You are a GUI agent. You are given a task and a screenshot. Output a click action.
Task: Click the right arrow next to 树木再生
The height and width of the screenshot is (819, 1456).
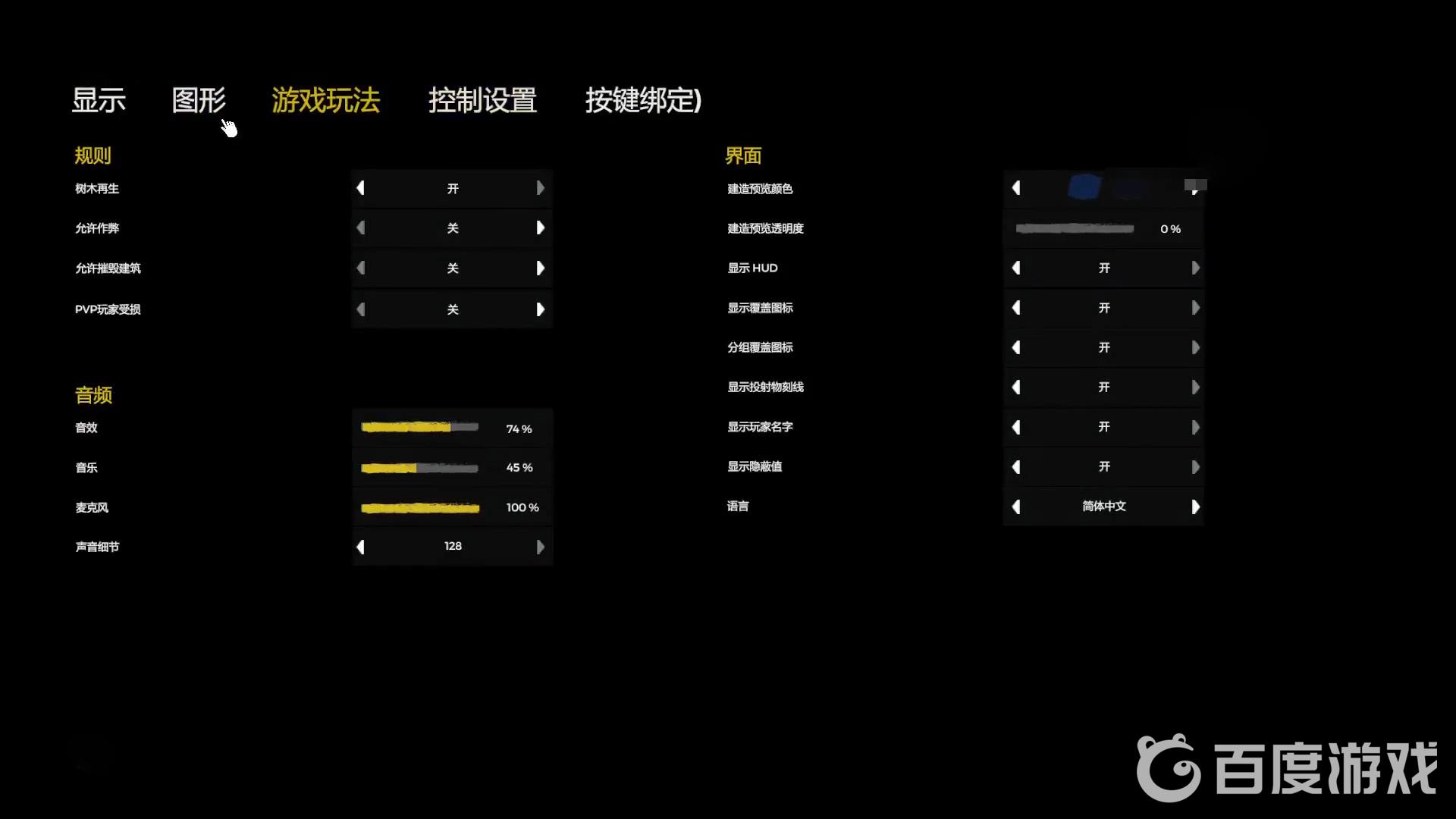click(541, 188)
